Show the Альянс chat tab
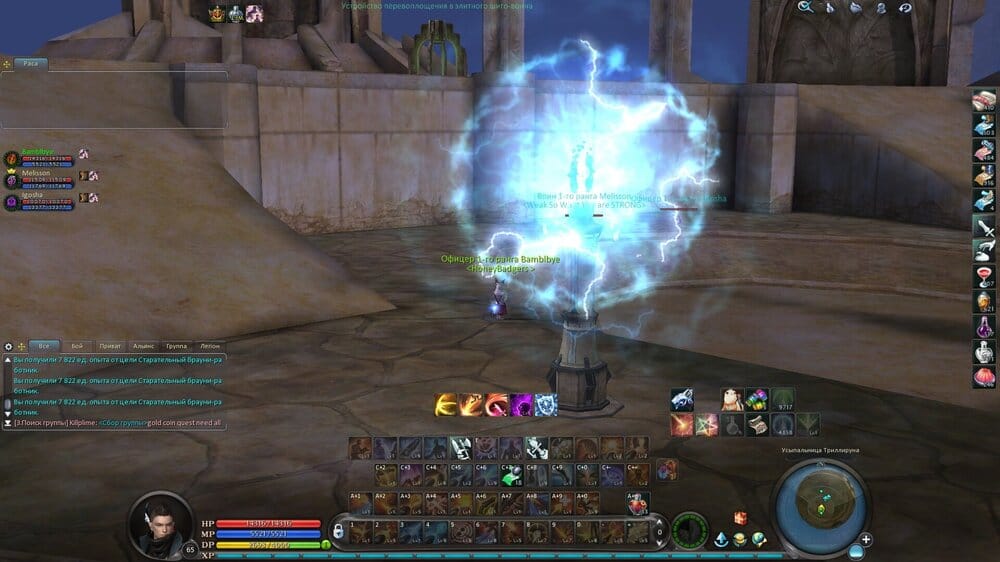Screen dimensions: 1000x562 (x=143, y=345)
